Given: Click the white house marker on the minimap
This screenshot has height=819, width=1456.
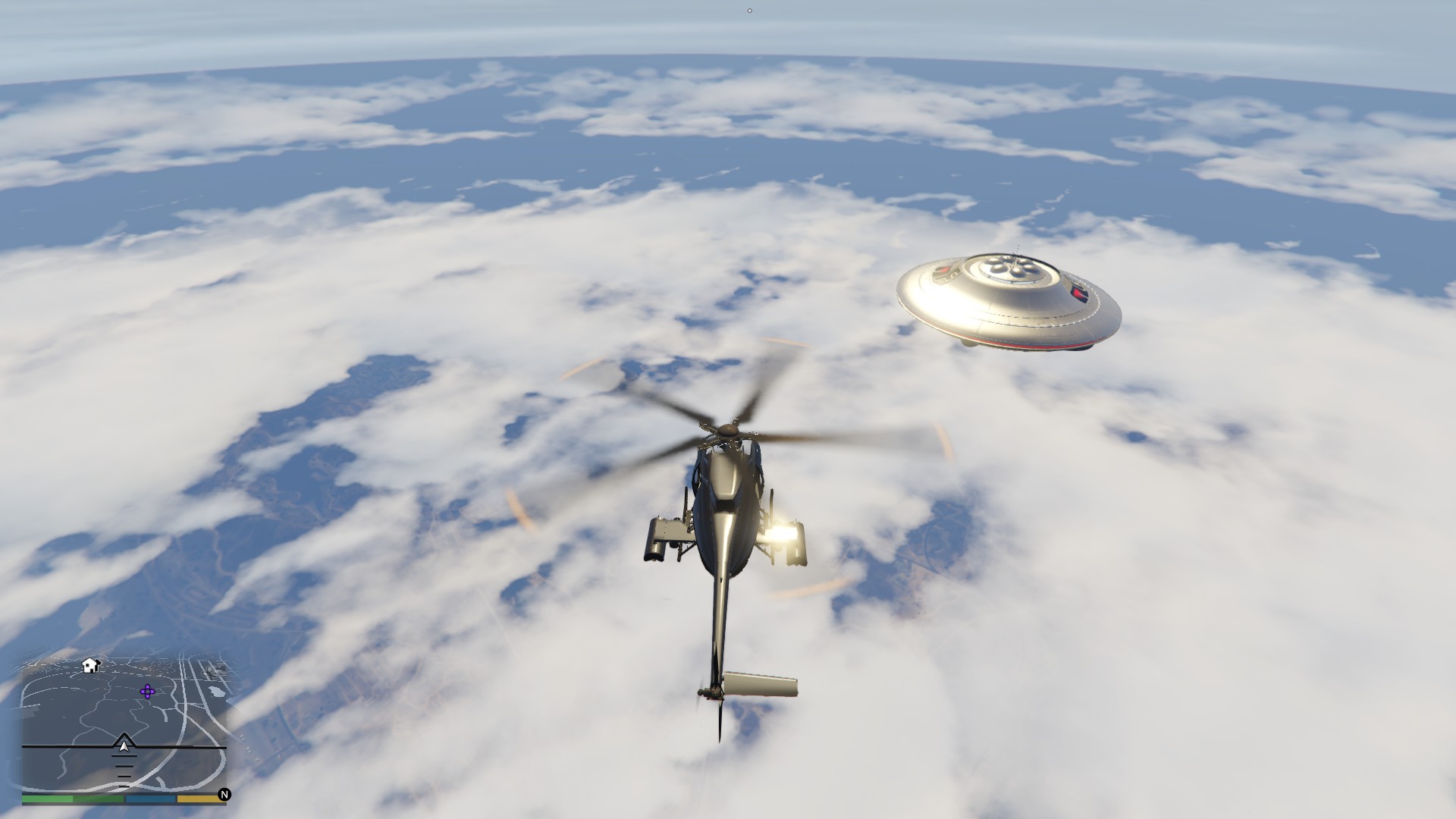Looking at the screenshot, I should pos(91,666).
